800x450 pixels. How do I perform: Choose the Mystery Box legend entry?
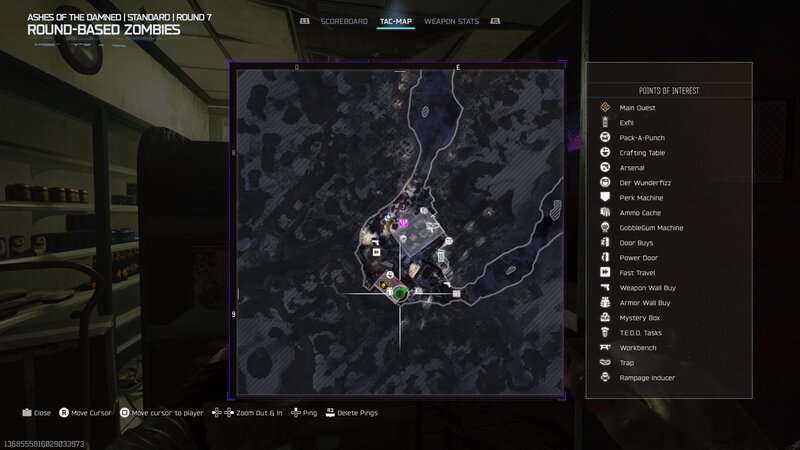[640, 318]
